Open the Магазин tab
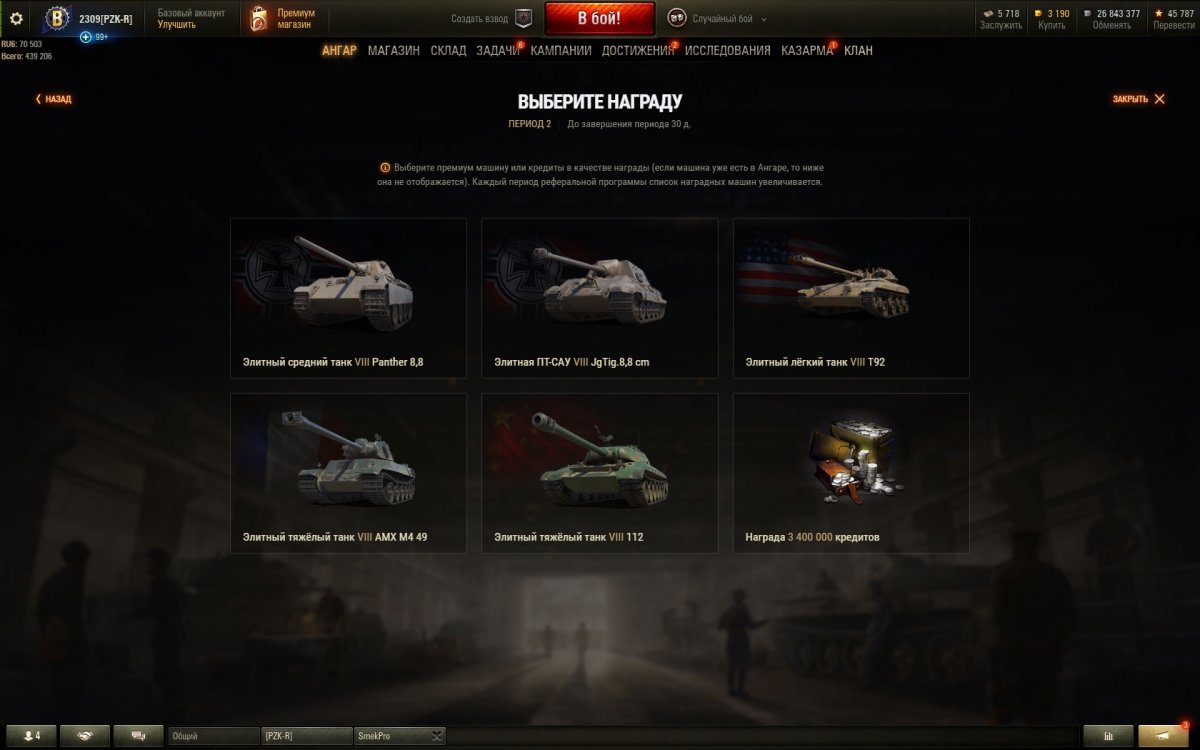This screenshot has height=750, width=1200. [x=393, y=51]
